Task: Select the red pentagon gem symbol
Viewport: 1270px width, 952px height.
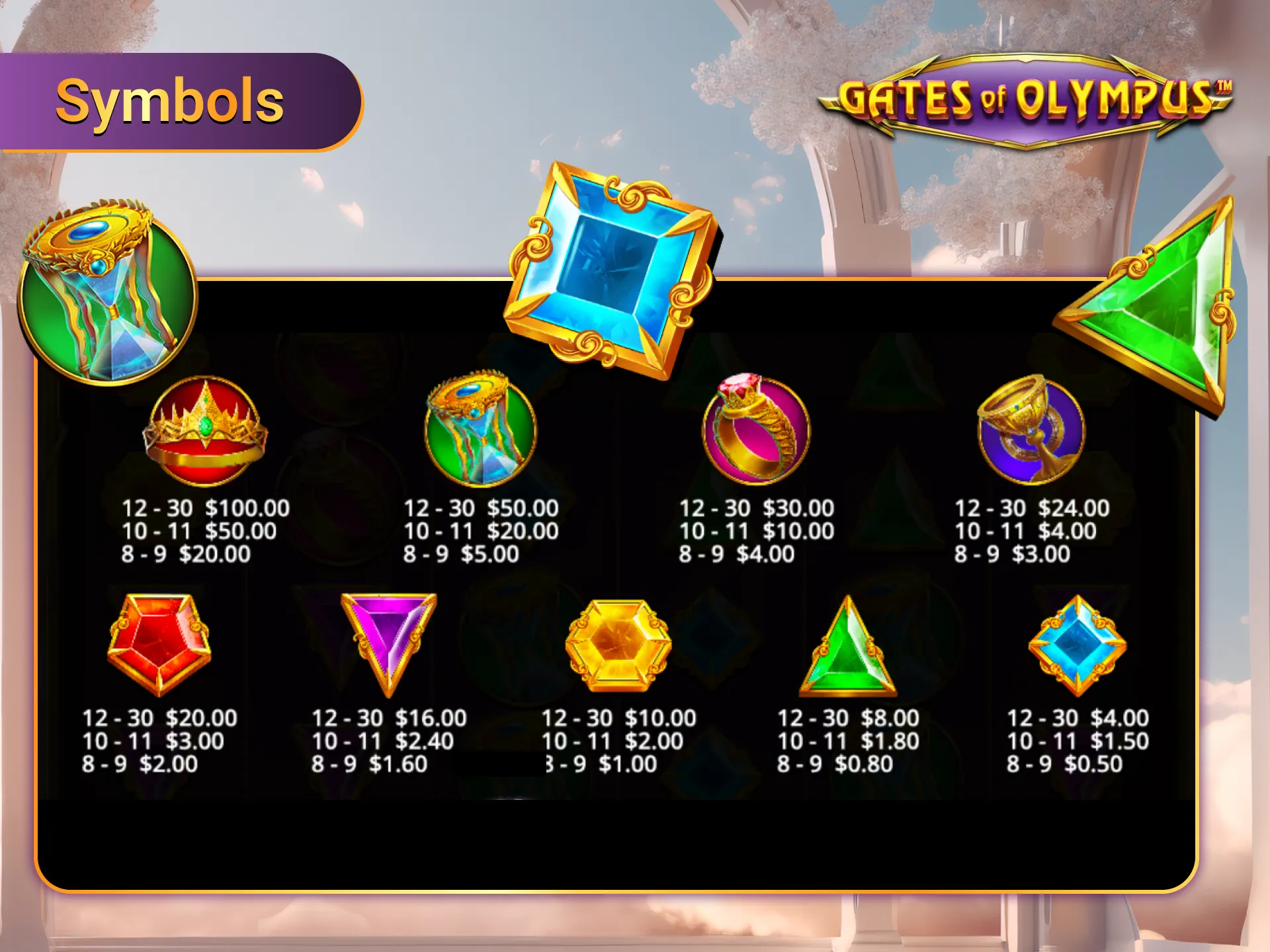Action: tap(159, 645)
